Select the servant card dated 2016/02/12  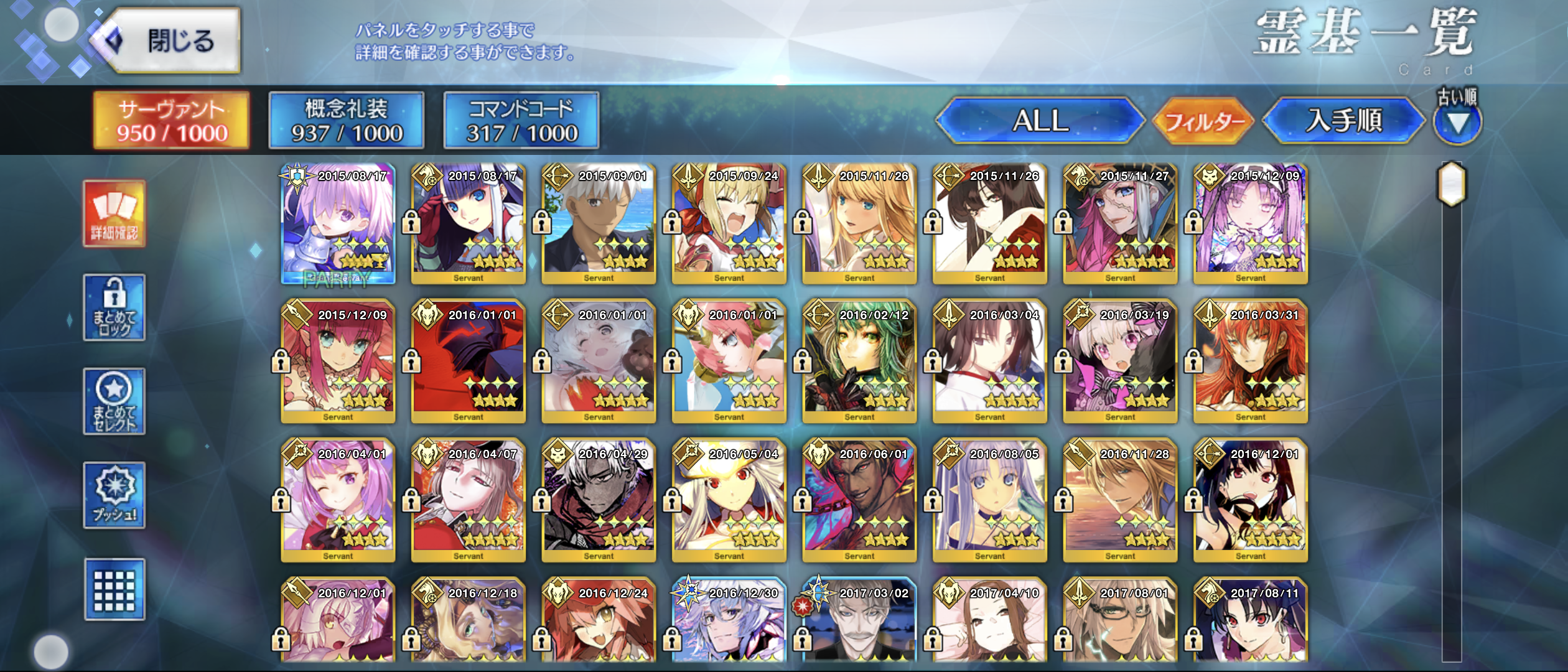(x=859, y=363)
